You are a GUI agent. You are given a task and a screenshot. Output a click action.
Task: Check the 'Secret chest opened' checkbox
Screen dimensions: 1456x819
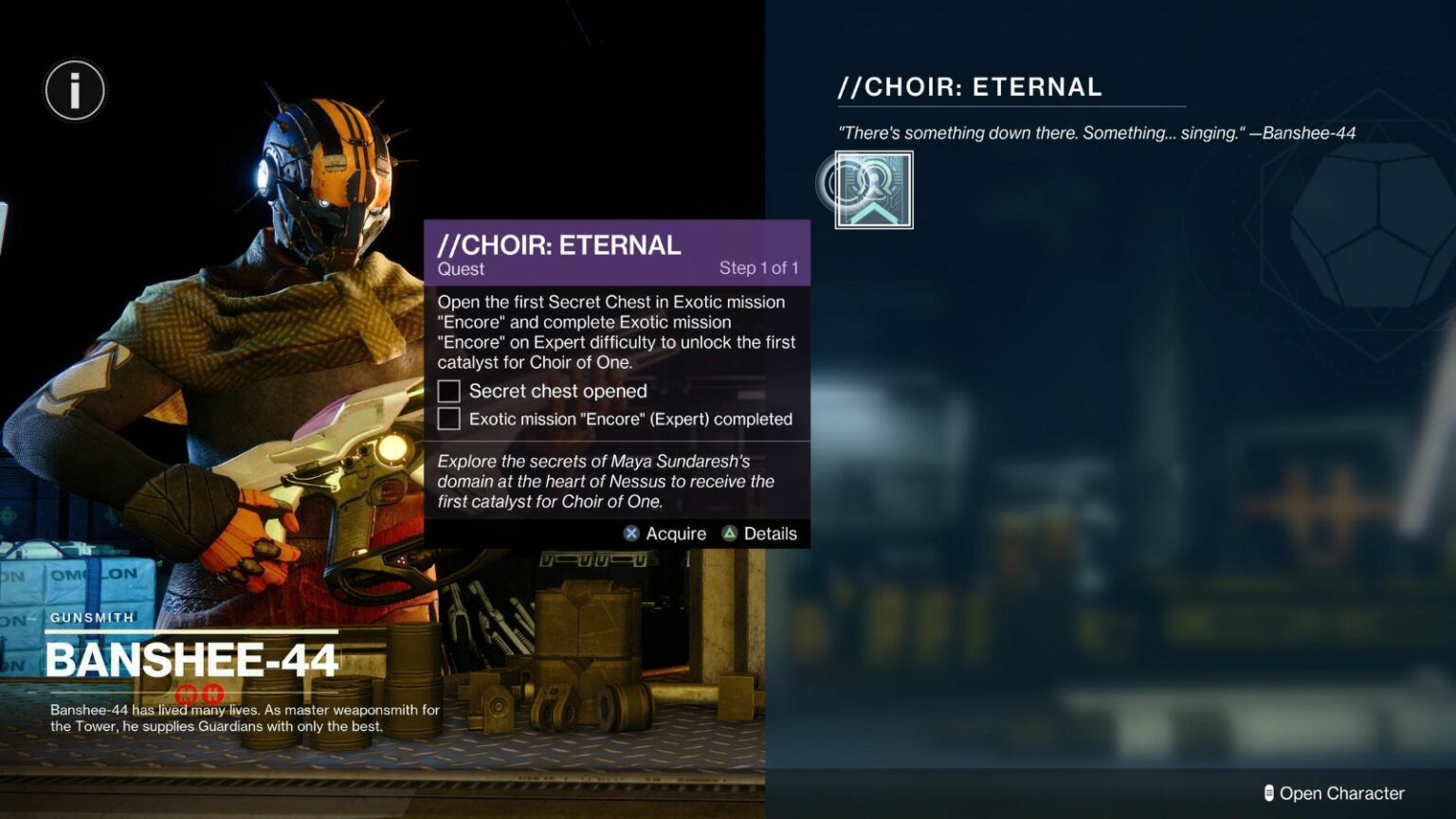(446, 390)
